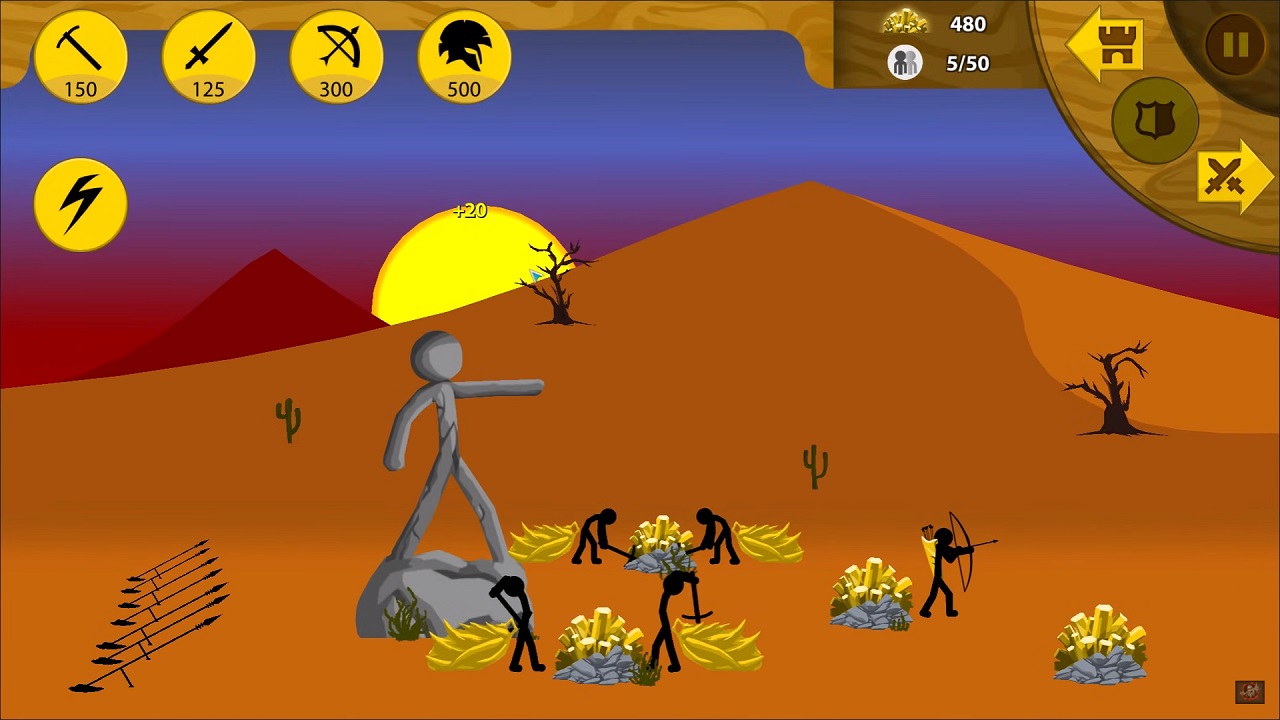This screenshot has height=720, width=1280.
Task: Purchase the helmeted spearton for 500 gold
Action: (x=464, y=57)
